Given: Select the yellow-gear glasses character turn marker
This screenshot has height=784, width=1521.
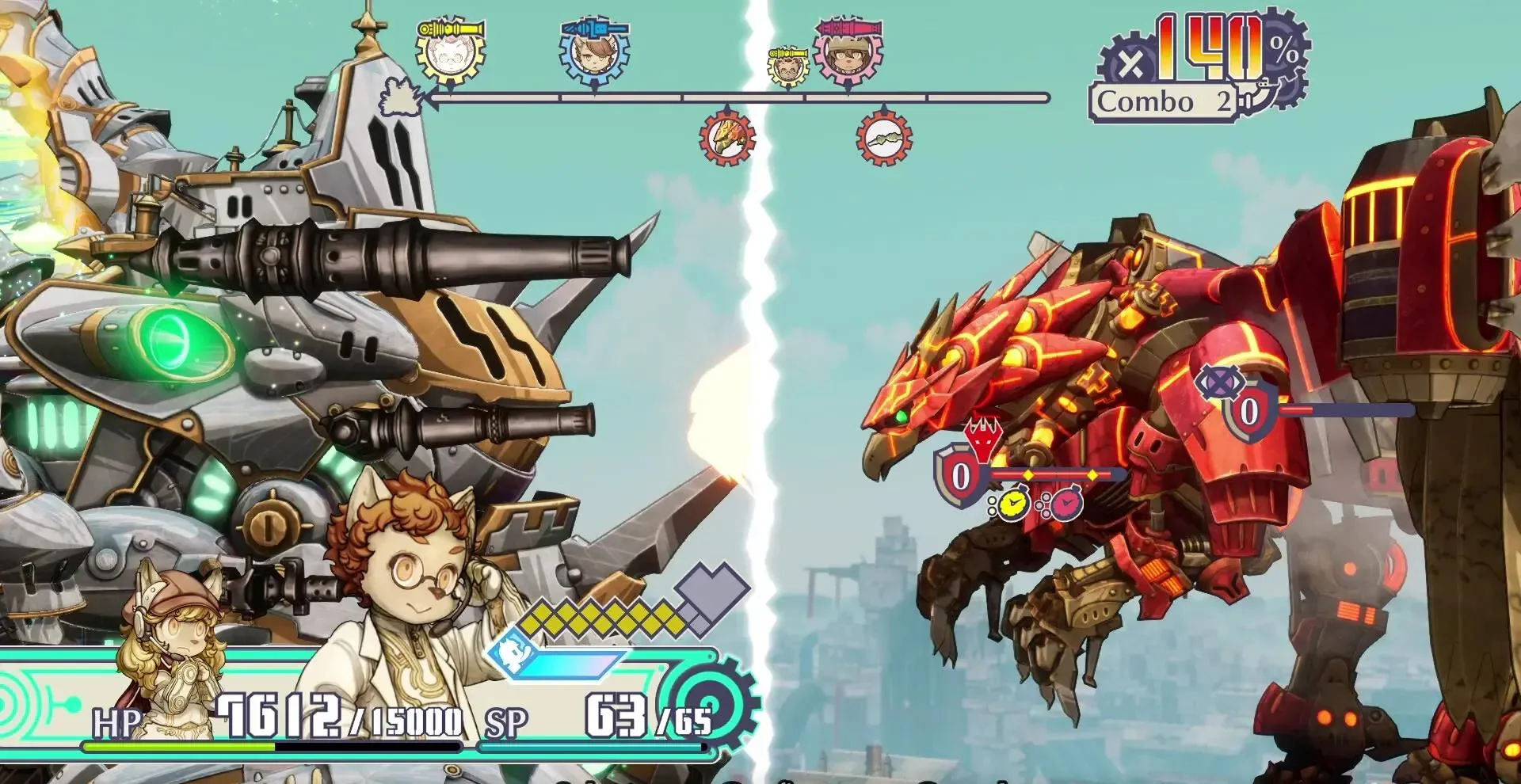Looking at the screenshot, I should [451, 52].
